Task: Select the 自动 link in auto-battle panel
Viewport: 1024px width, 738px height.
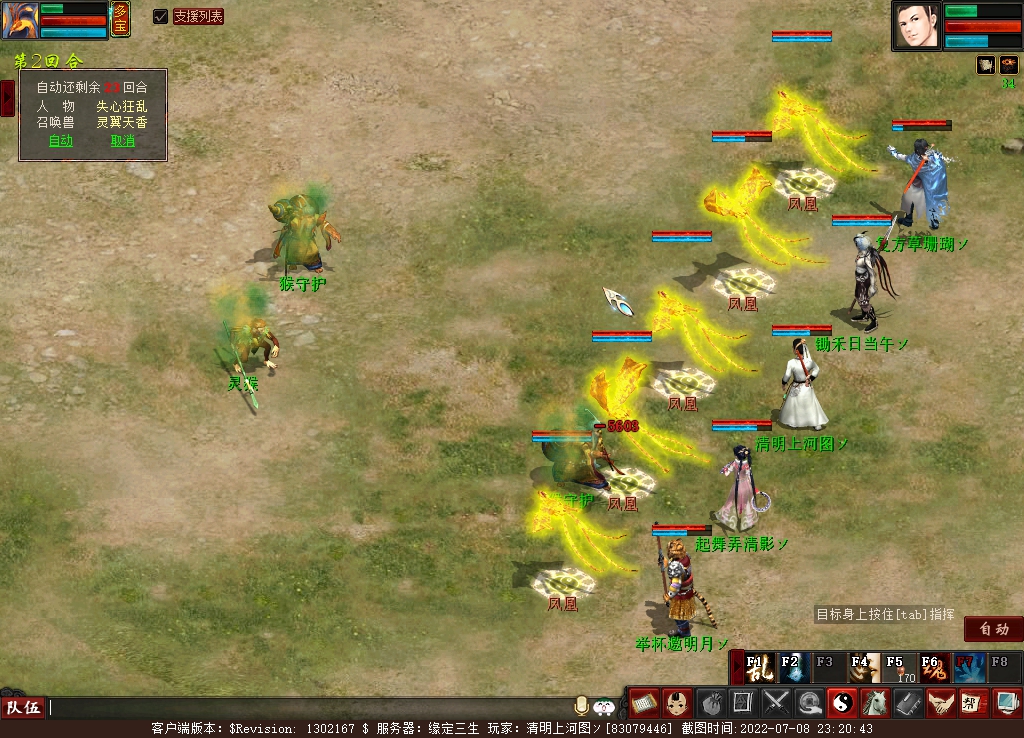Action: coord(61,141)
